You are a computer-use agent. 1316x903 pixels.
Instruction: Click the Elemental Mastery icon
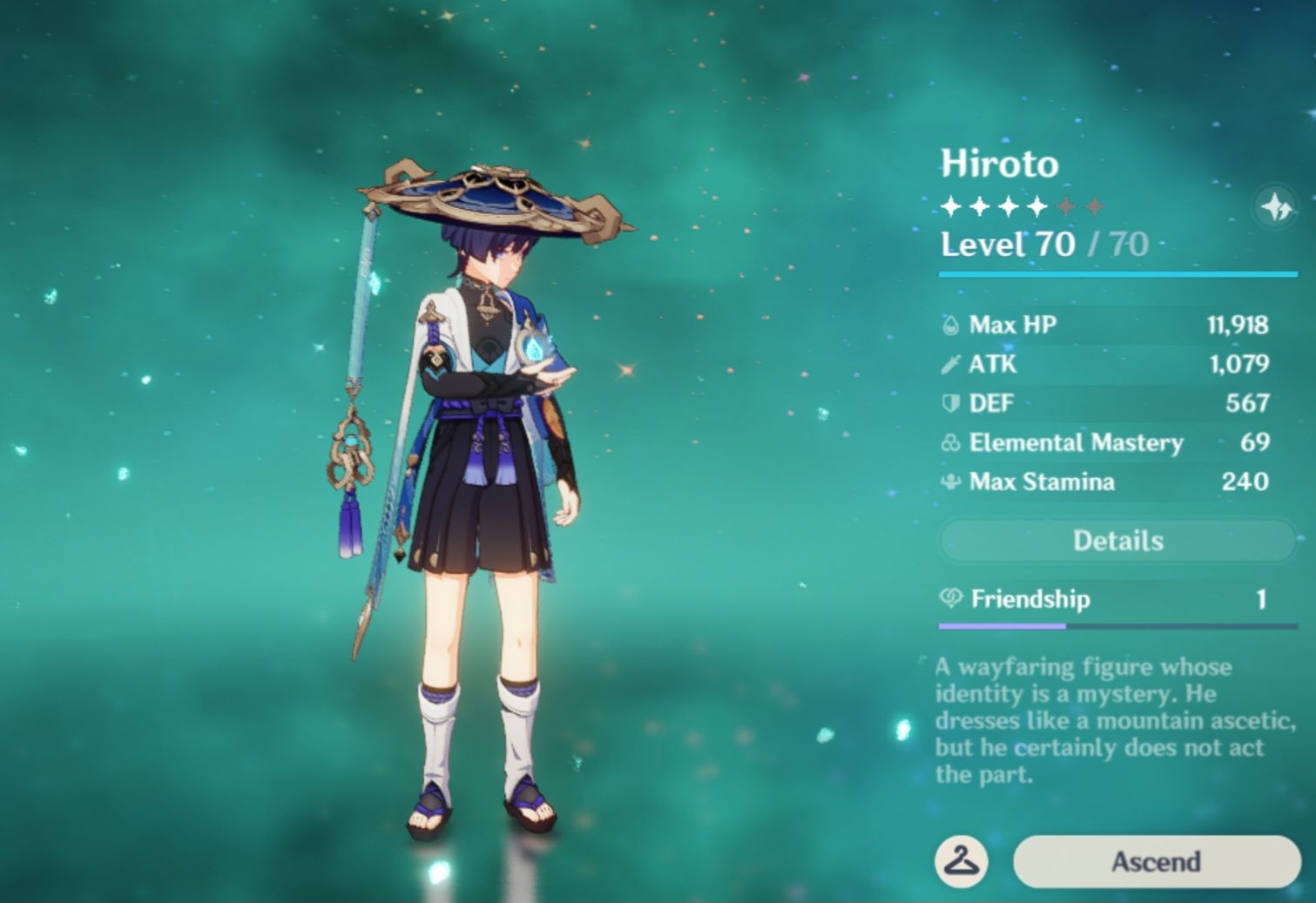tap(952, 443)
